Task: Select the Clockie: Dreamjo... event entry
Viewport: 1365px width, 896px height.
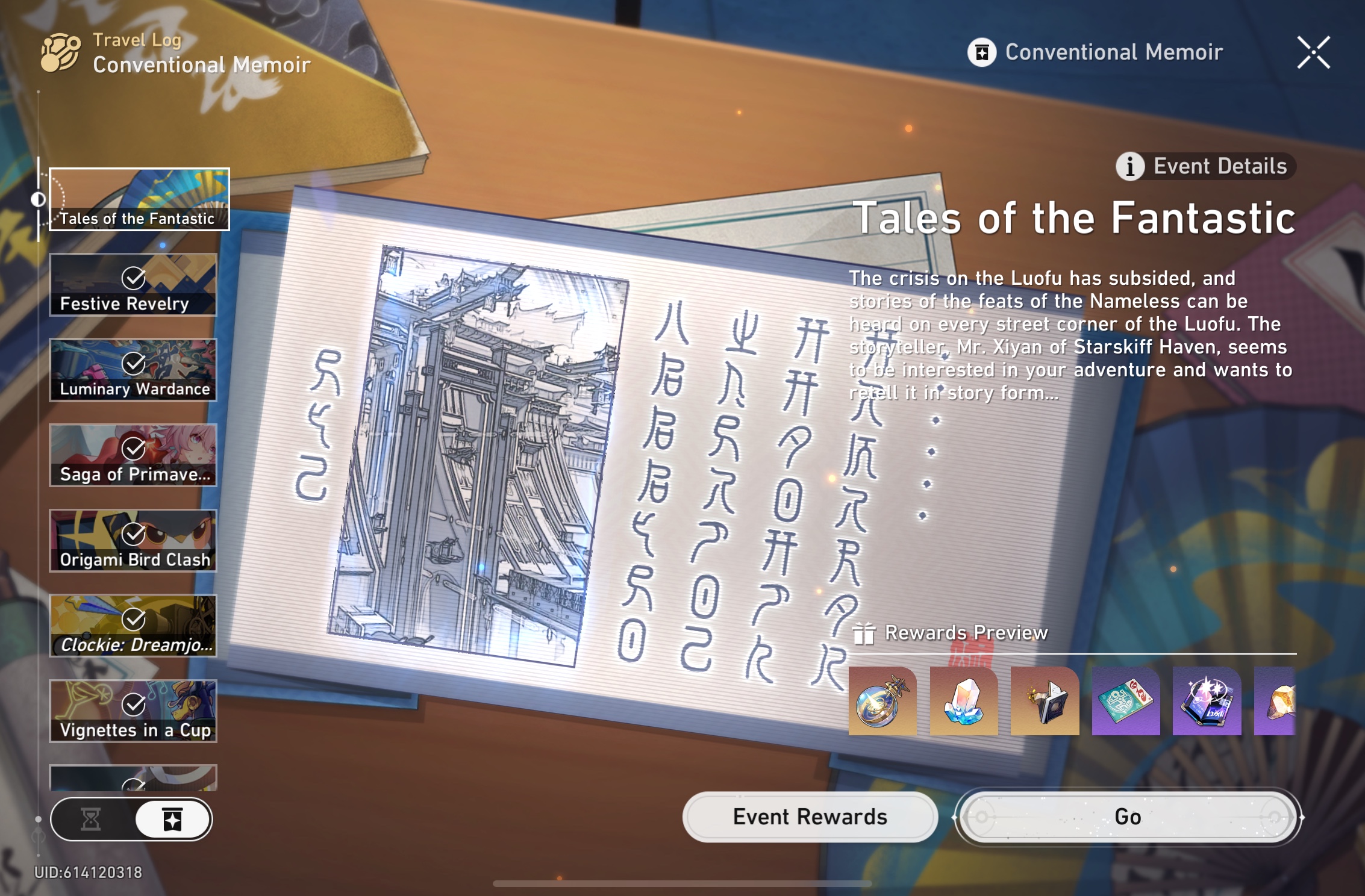Action: (x=133, y=626)
